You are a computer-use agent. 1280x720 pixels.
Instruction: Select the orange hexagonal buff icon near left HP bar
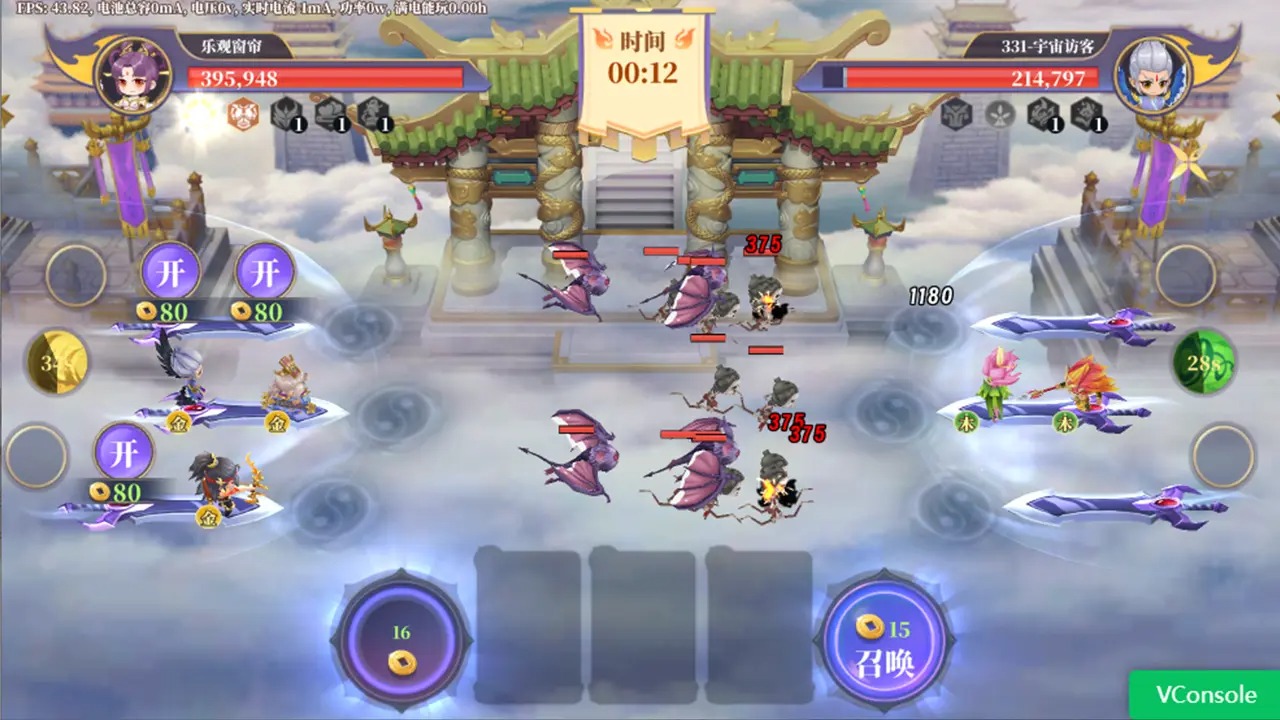(245, 117)
